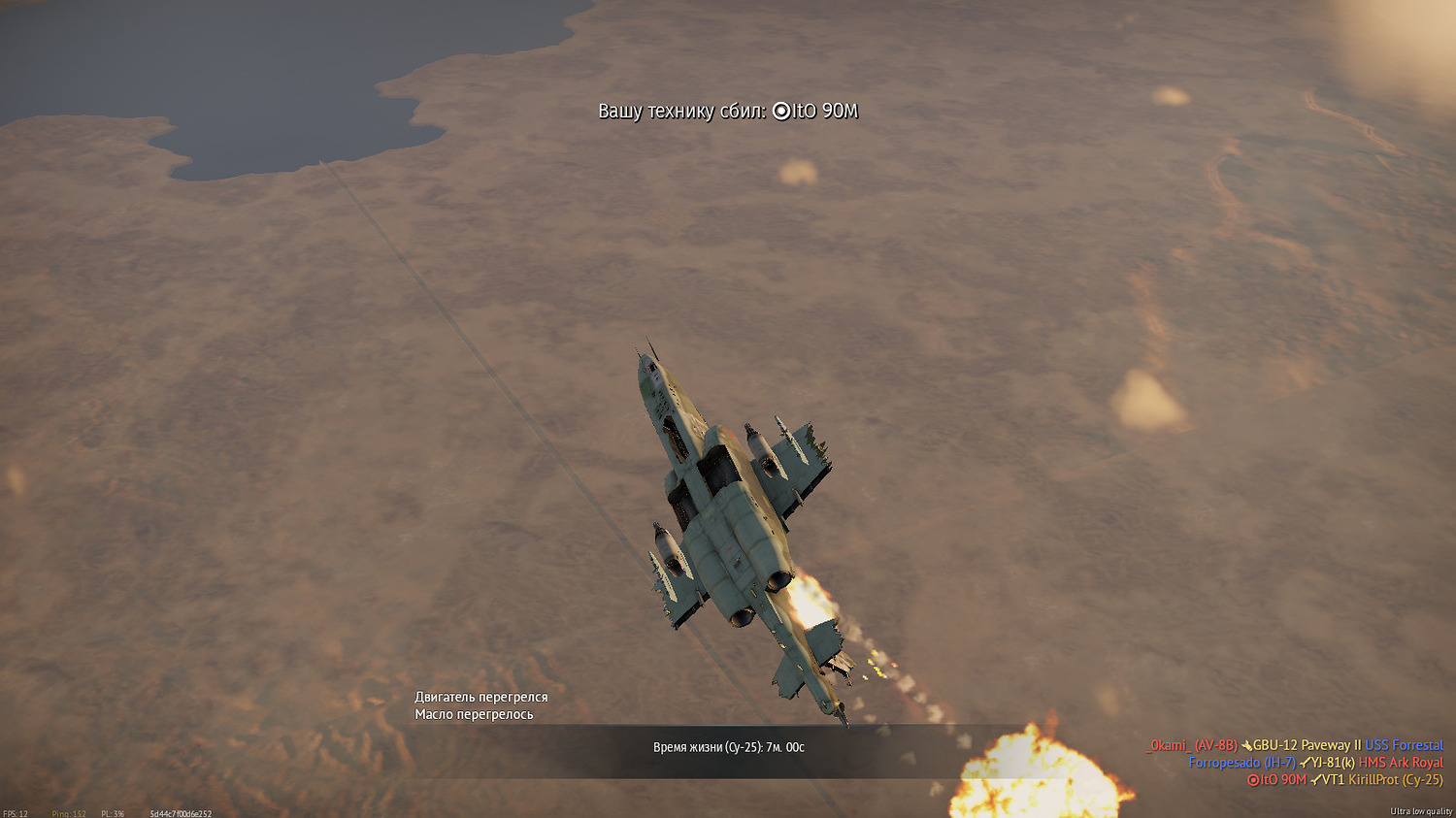The image size is (1456, 818).
Task: Click the missile icon beside YJ-81(k)
Action: [1305, 763]
